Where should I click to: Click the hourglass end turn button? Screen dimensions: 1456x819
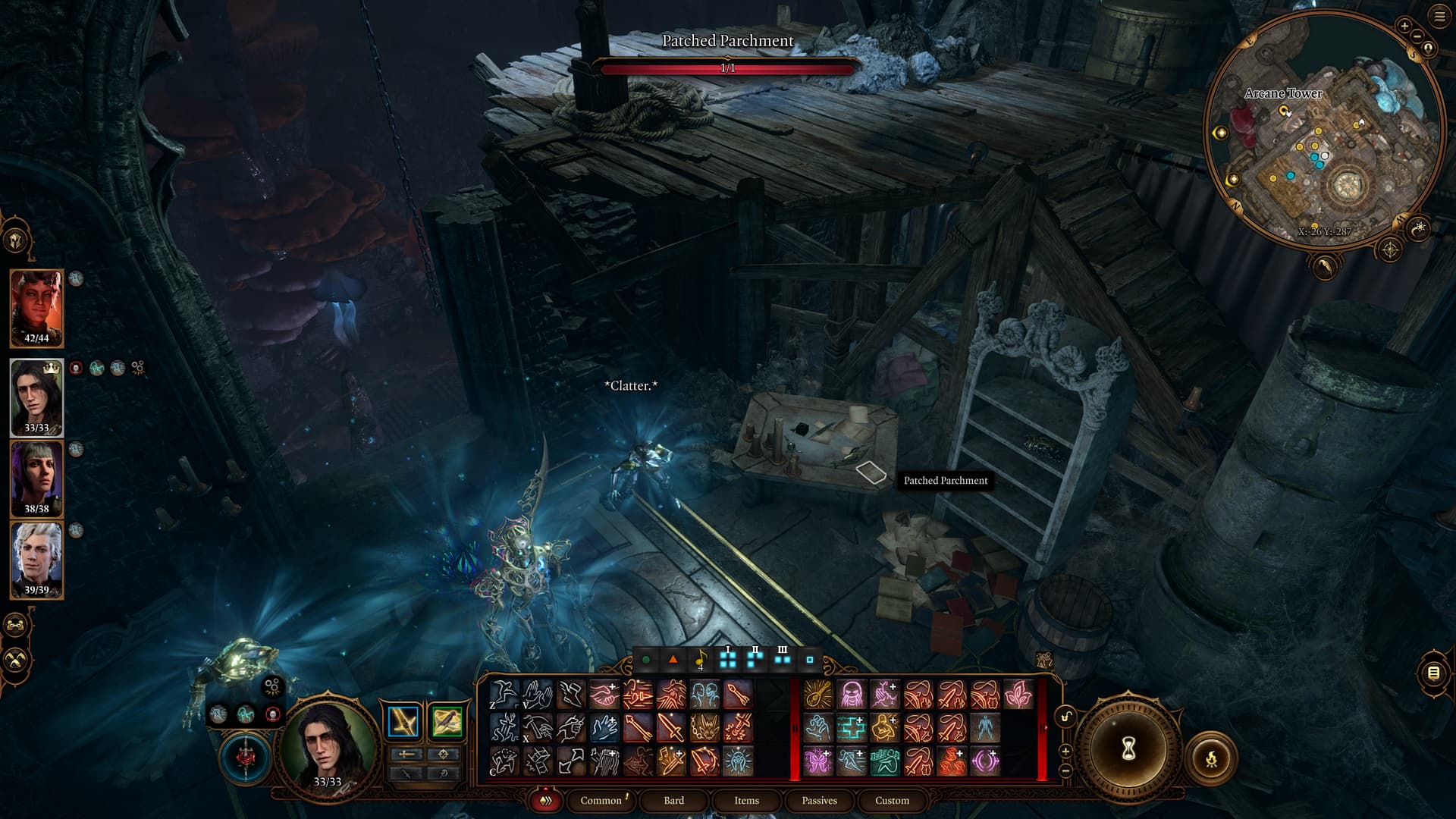tap(1128, 749)
